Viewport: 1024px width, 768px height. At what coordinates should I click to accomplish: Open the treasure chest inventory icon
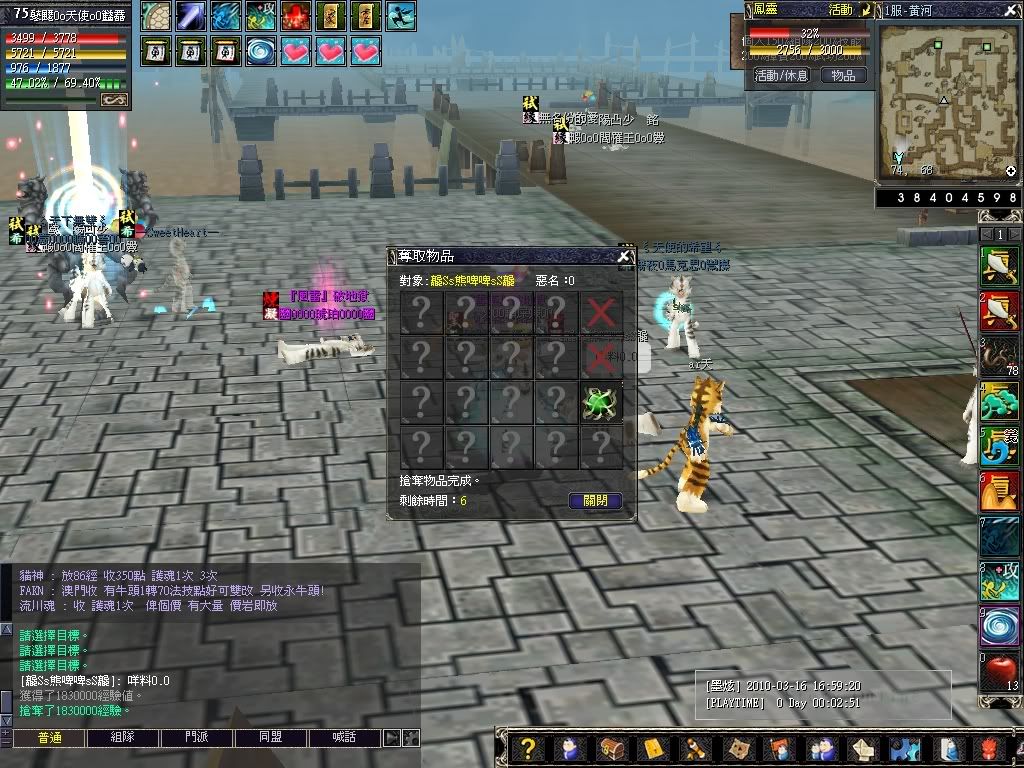(x=610, y=749)
